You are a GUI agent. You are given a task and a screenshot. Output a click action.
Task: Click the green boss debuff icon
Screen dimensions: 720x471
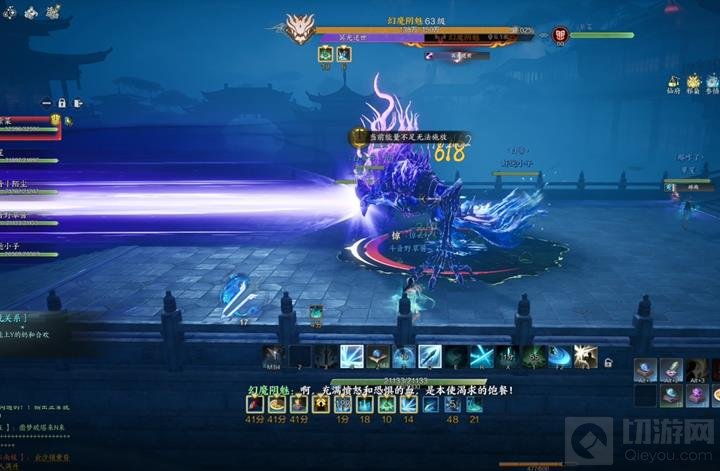(x=325, y=55)
